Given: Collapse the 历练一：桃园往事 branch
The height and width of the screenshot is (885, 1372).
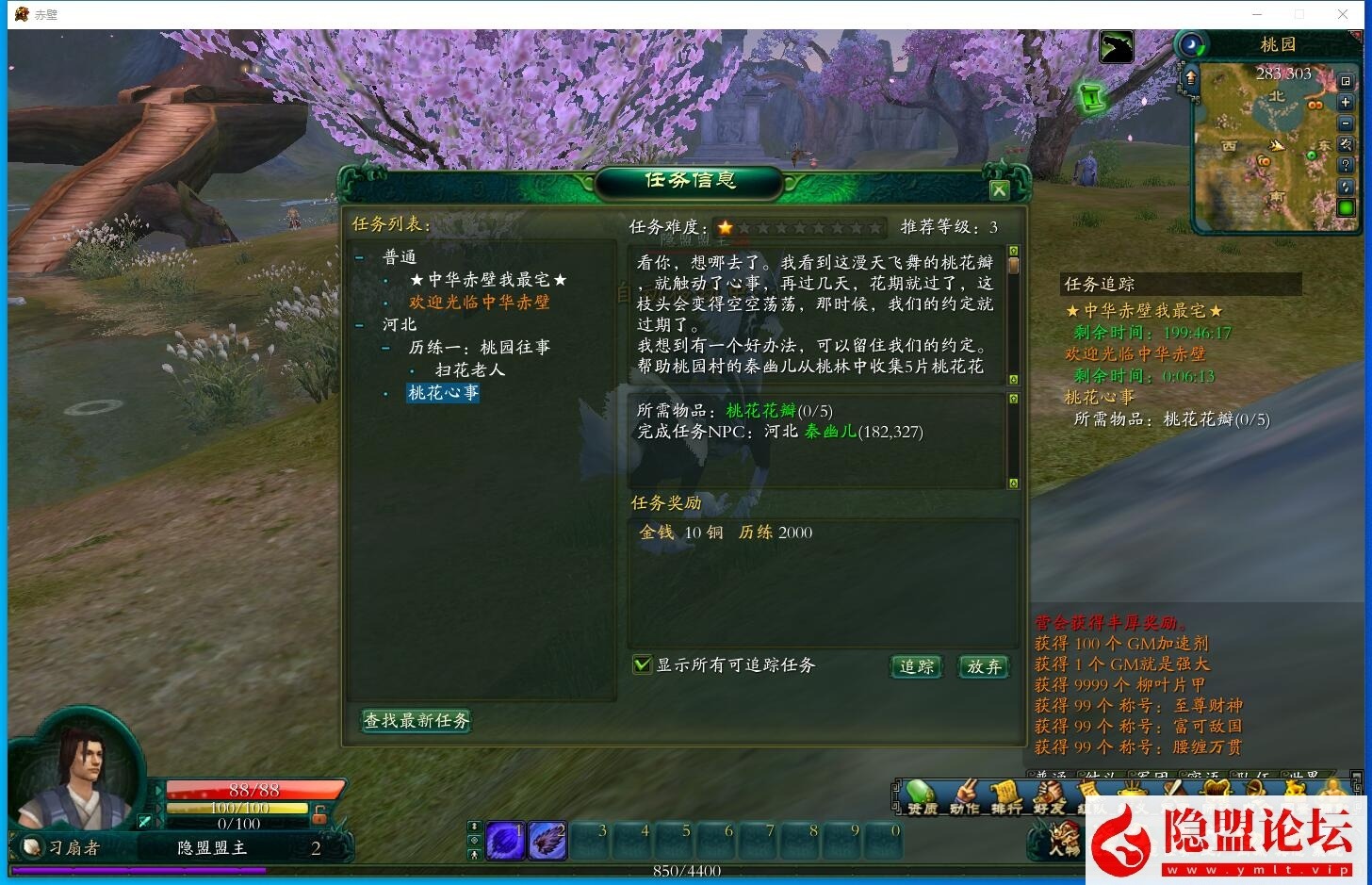Looking at the screenshot, I should click(x=385, y=347).
